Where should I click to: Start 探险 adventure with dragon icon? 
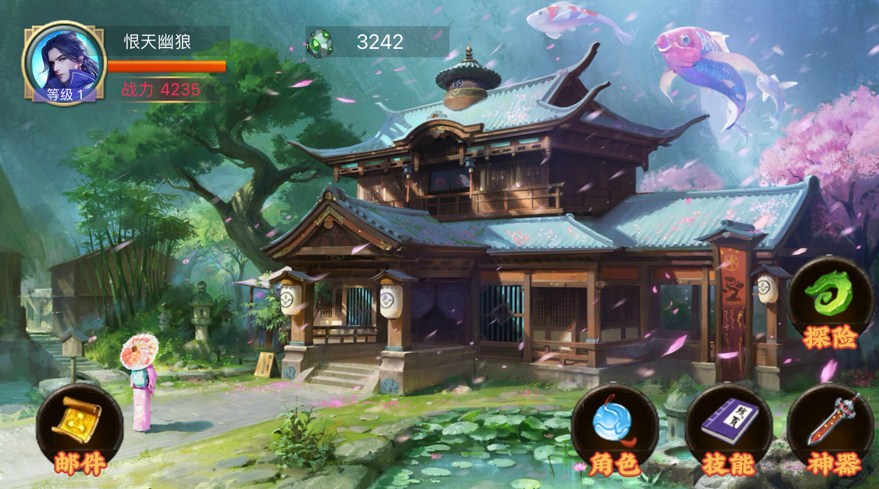[x=829, y=300]
